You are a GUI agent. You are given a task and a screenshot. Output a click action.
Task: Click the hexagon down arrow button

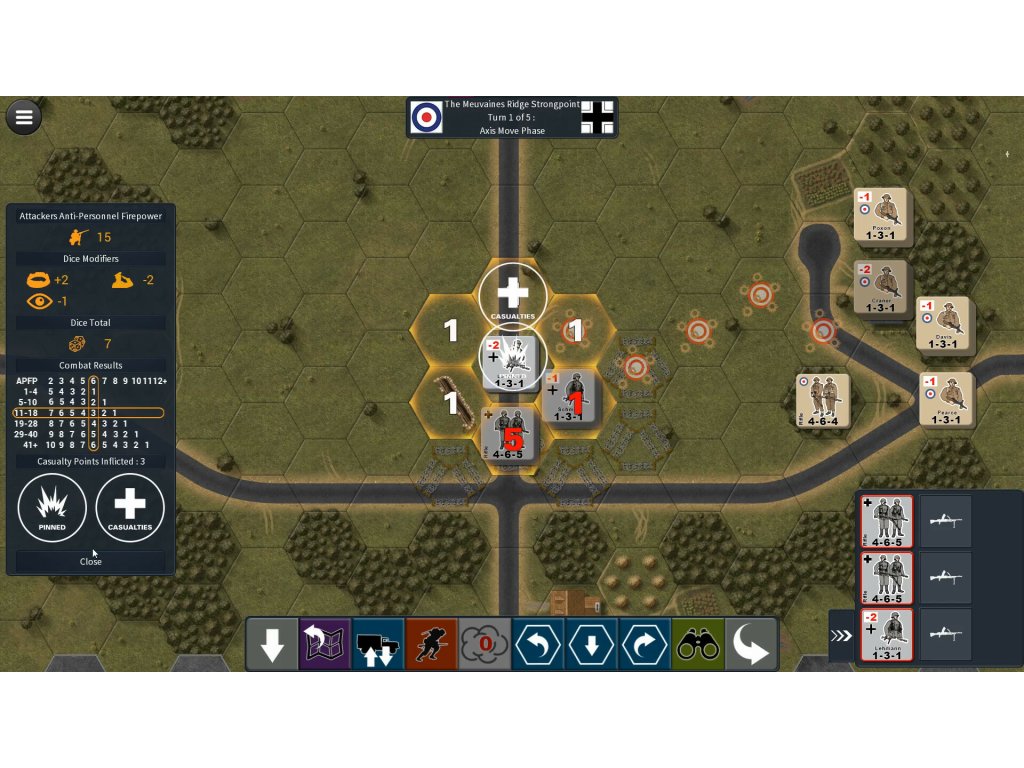pyautogui.click(x=591, y=645)
